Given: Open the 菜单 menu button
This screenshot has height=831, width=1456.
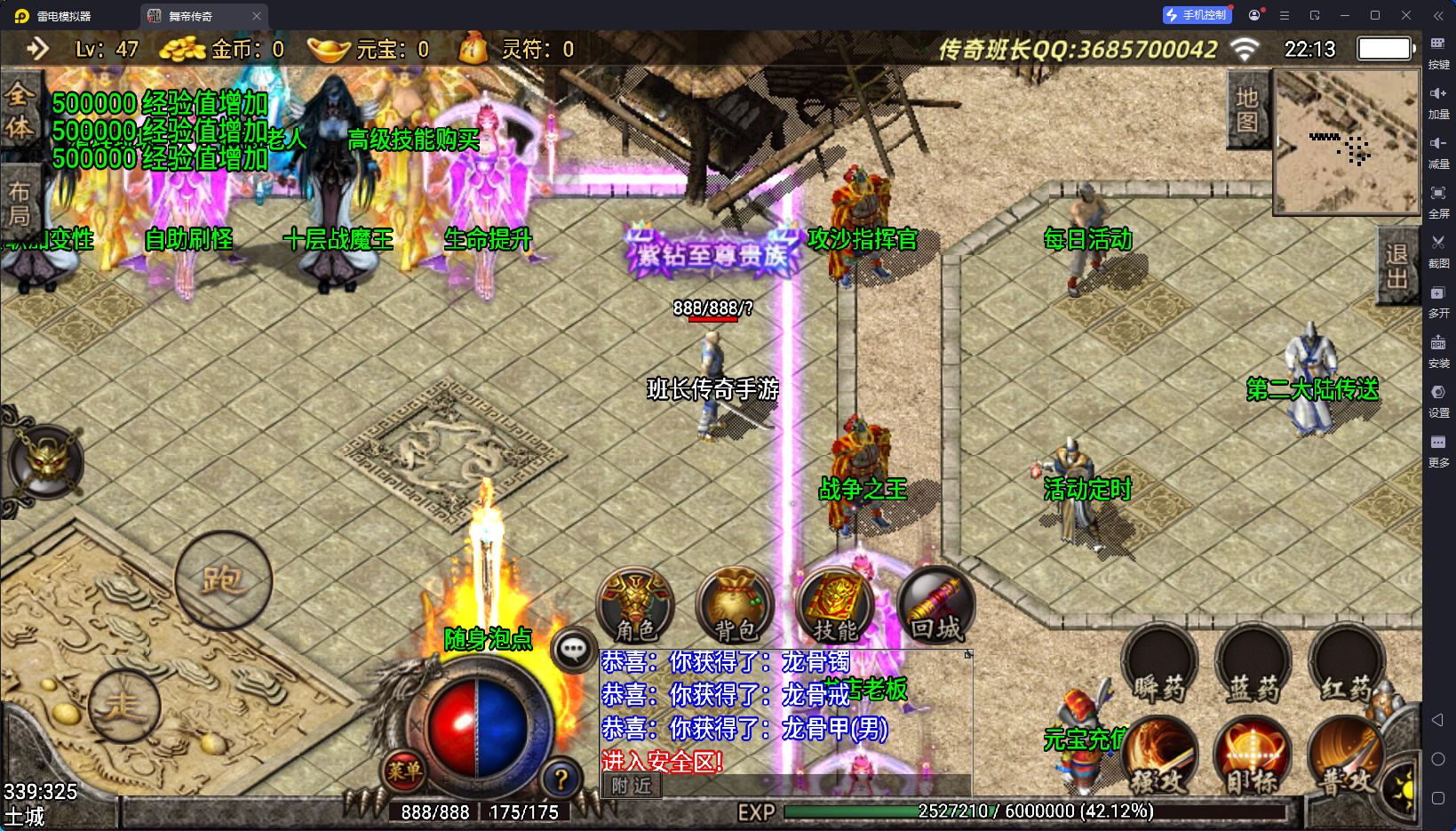Looking at the screenshot, I should tap(404, 771).
